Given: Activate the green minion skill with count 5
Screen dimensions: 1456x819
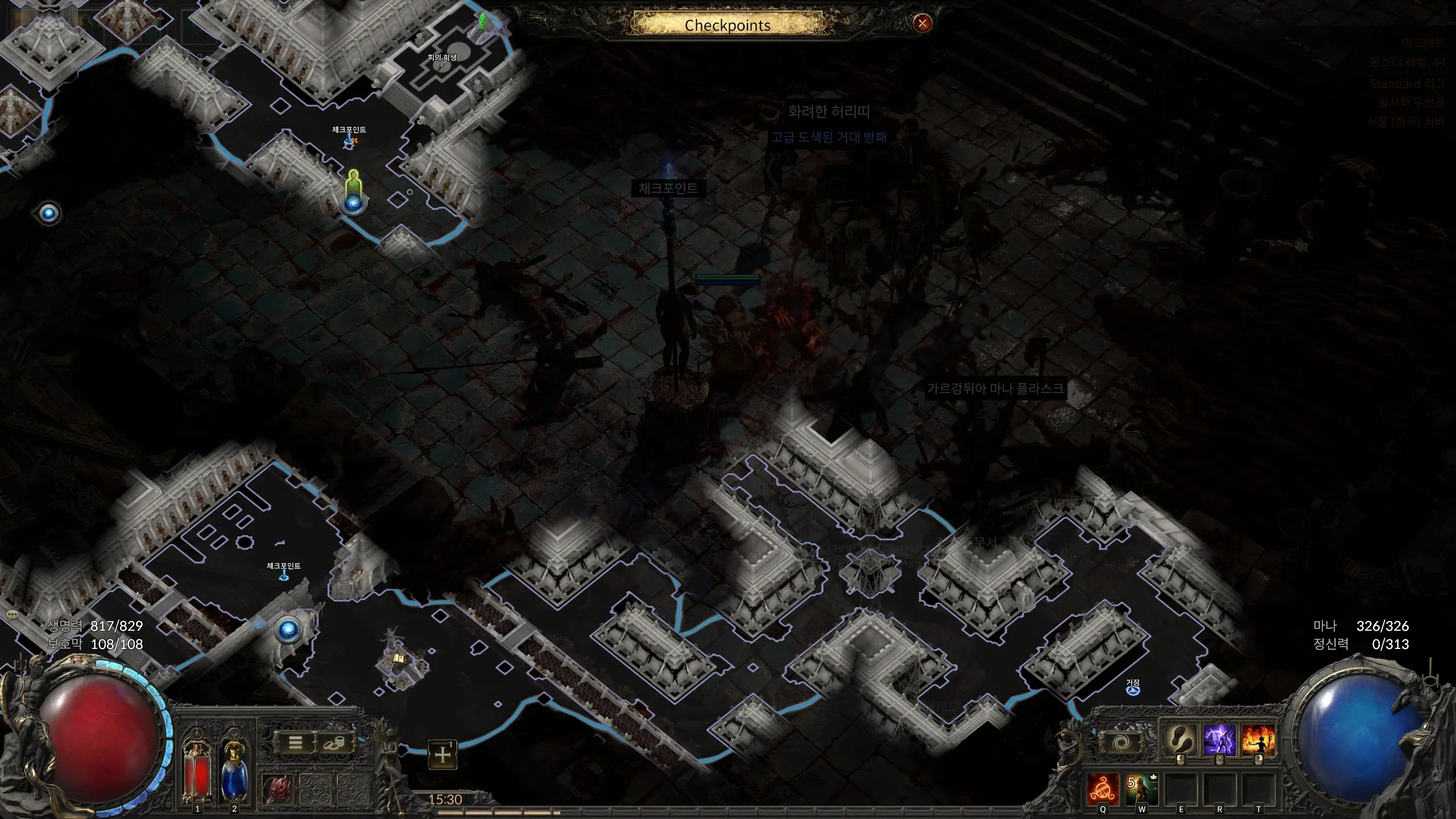Looking at the screenshot, I should pyautogui.click(x=1142, y=789).
